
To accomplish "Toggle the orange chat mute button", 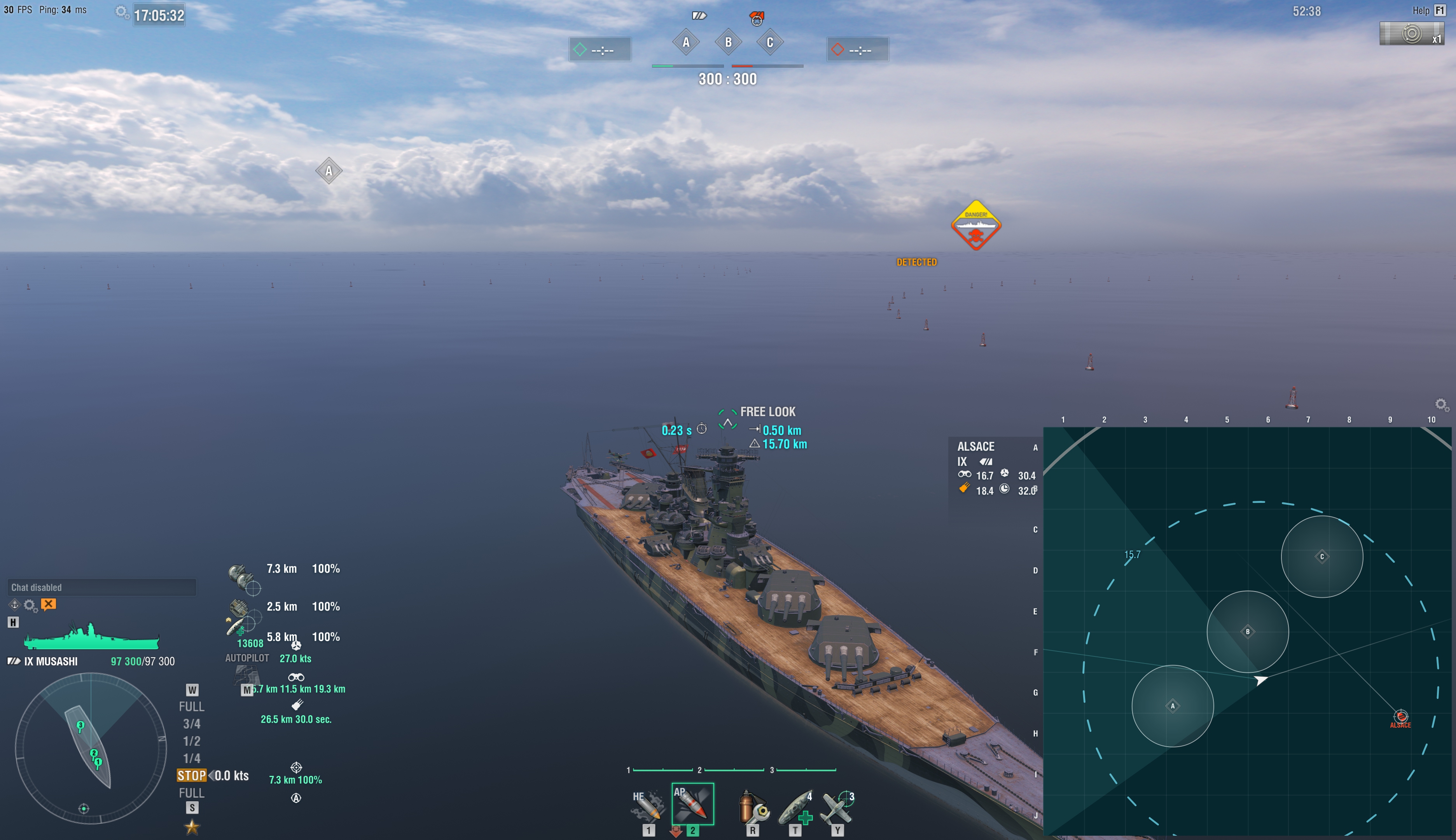I will pyautogui.click(x=49, y=605).
